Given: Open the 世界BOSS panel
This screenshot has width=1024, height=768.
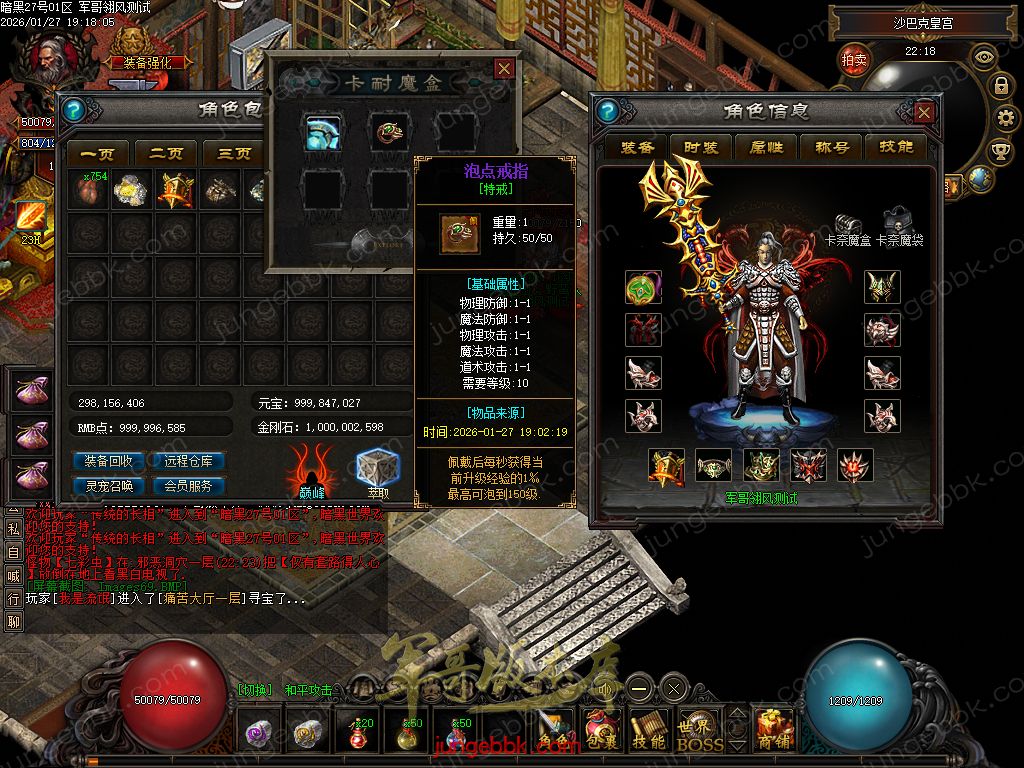Looking at the screenshot, I should tap(694, 730).
